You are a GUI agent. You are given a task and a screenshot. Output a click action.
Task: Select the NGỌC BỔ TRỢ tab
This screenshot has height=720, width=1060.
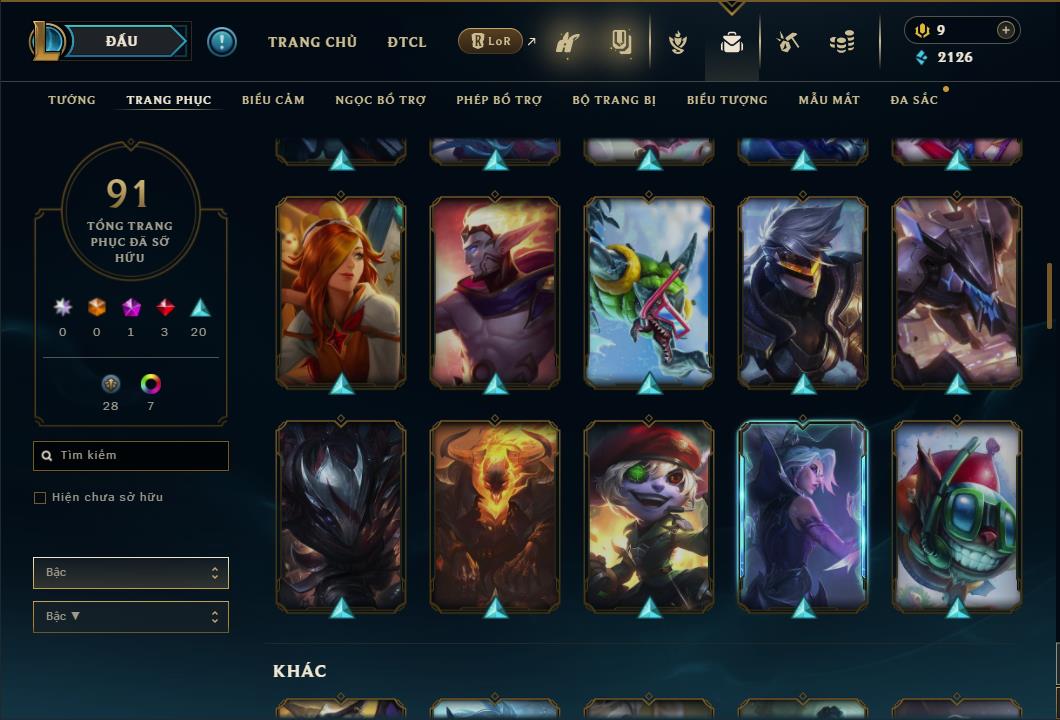tap(380, 100)
